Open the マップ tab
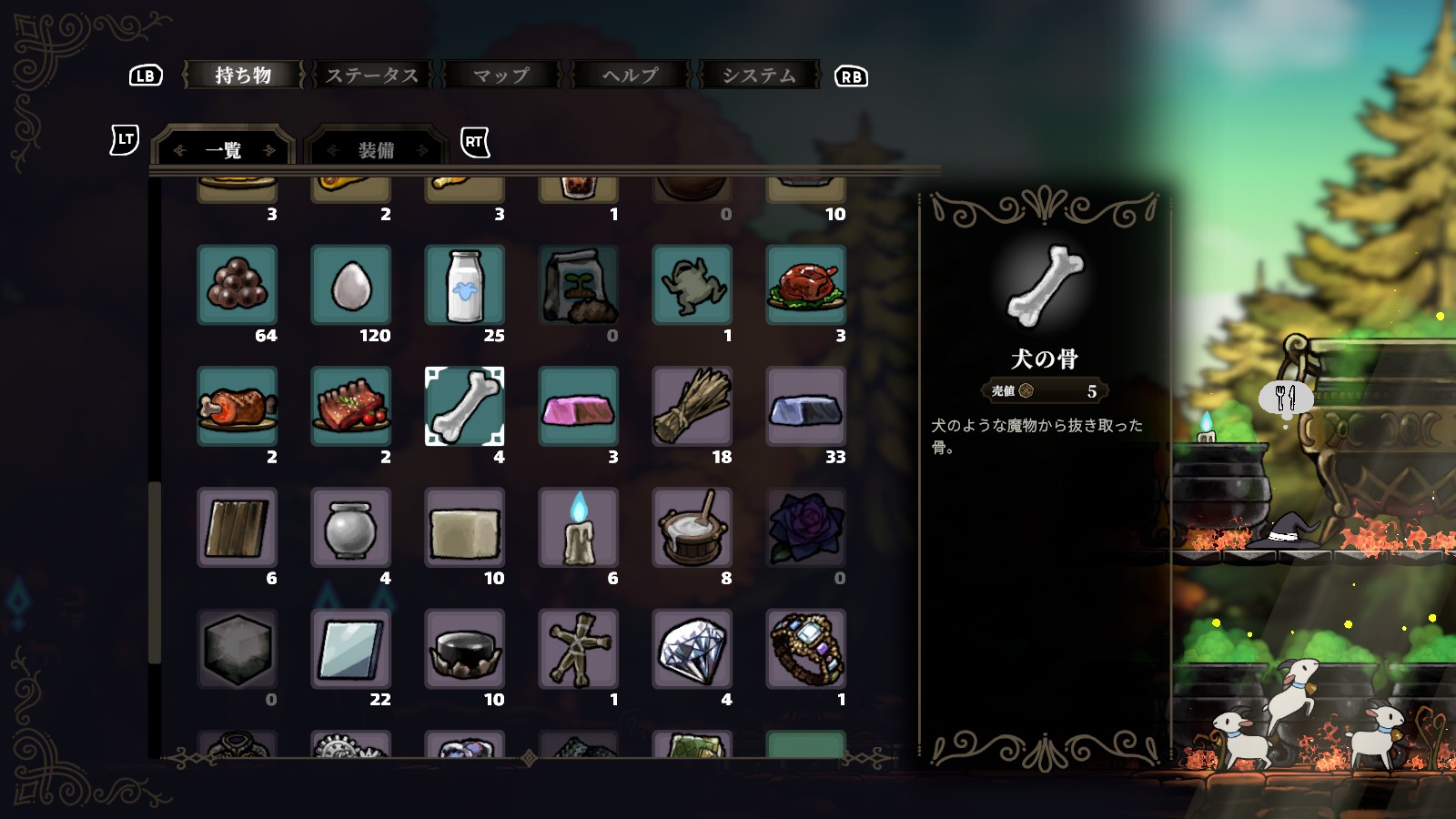 pos(501,76)
